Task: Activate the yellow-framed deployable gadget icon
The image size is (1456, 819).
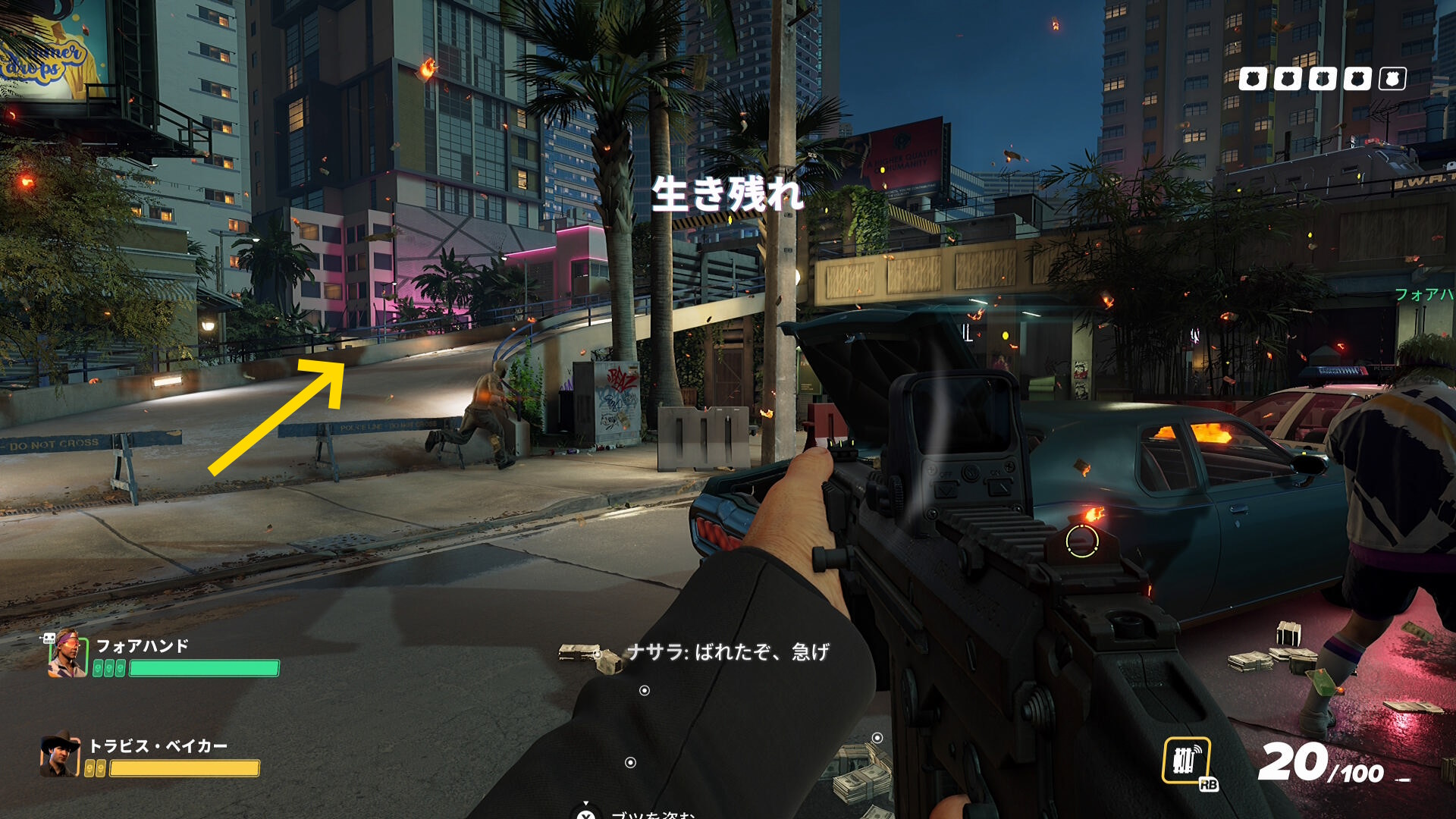Action: tap(1186, 760)
